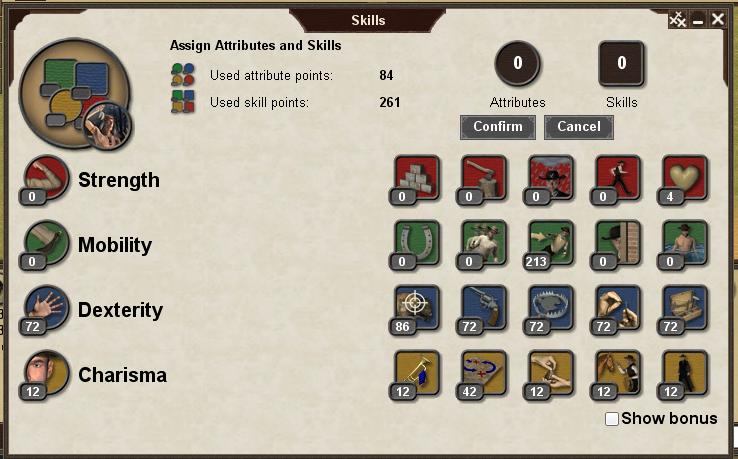Select the Tactics map skill showing 42
Screen dimensions: 738x459
pyautogui.click(x=484, y=373)
